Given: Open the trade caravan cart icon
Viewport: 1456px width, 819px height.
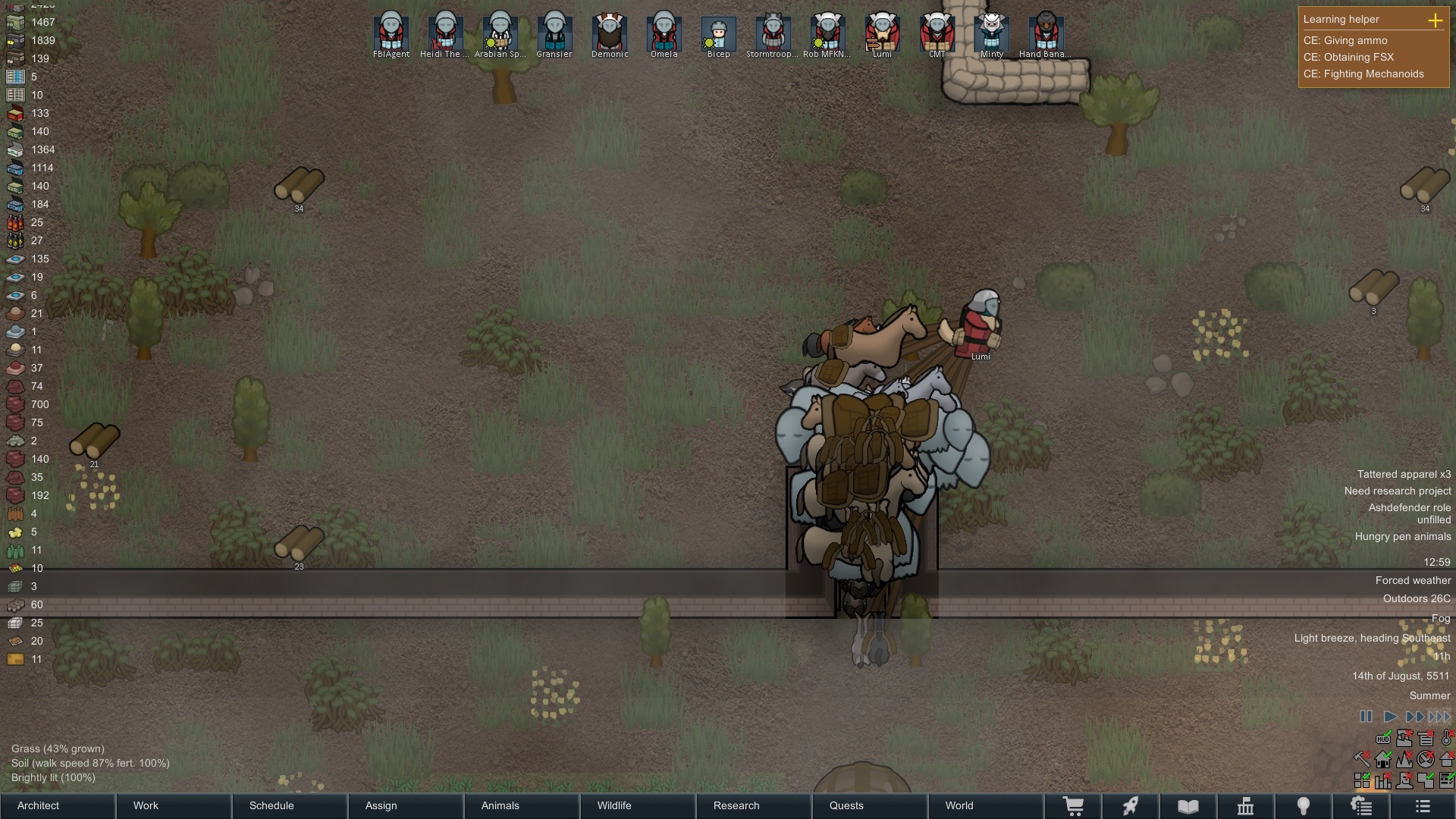Looking at the screenshot, I should click(x=1075, y=805).
